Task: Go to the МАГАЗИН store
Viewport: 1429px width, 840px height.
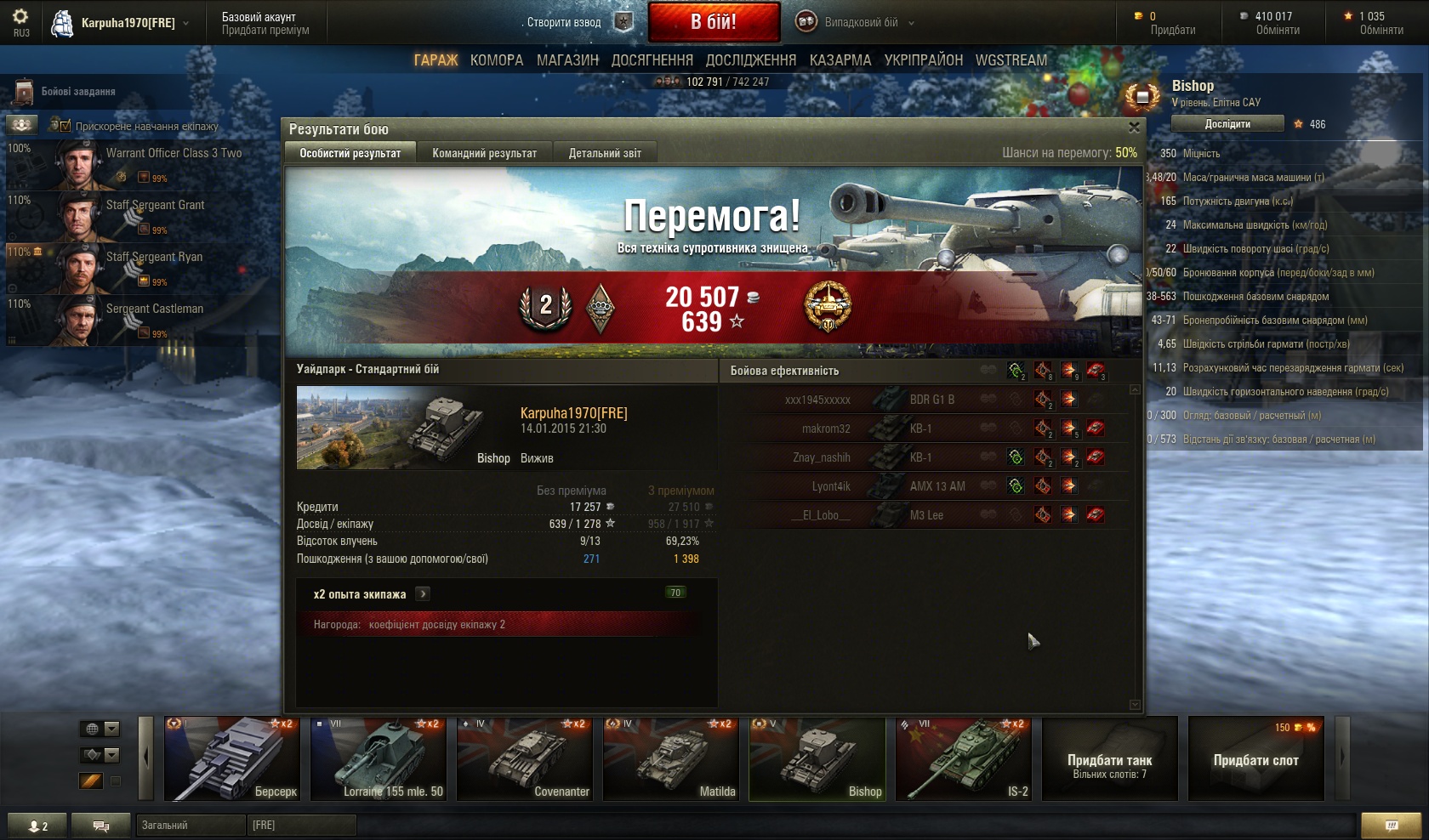Action: (567, 60)
